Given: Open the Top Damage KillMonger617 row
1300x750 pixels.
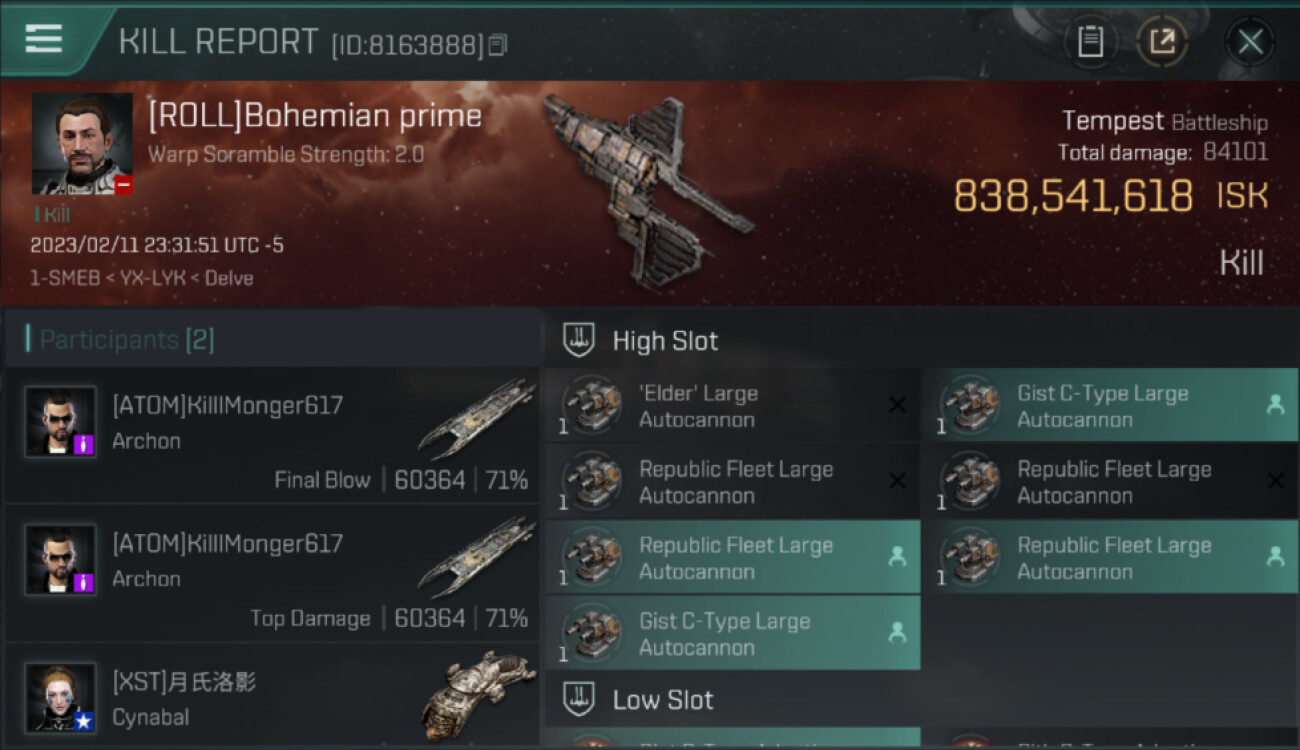Looking at the screenshot, I should pos(272,574).
